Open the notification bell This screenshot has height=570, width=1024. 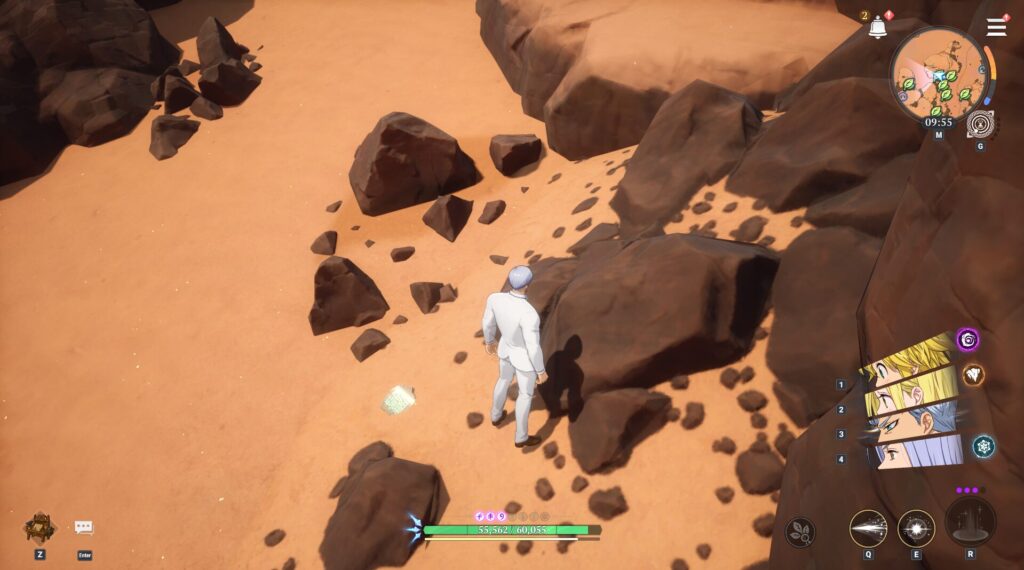click(877, 28)
